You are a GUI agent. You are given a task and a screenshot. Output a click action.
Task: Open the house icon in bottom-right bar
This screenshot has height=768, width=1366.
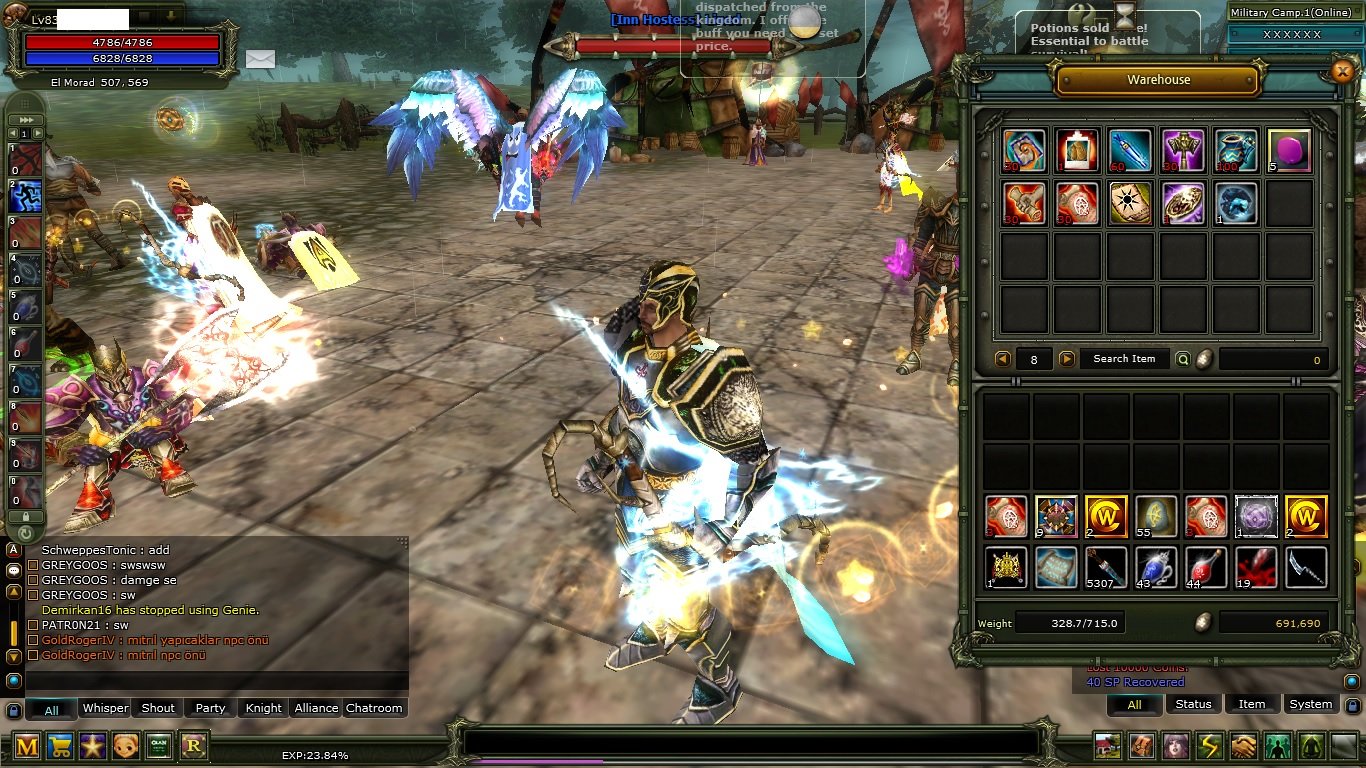(1106, 746)
